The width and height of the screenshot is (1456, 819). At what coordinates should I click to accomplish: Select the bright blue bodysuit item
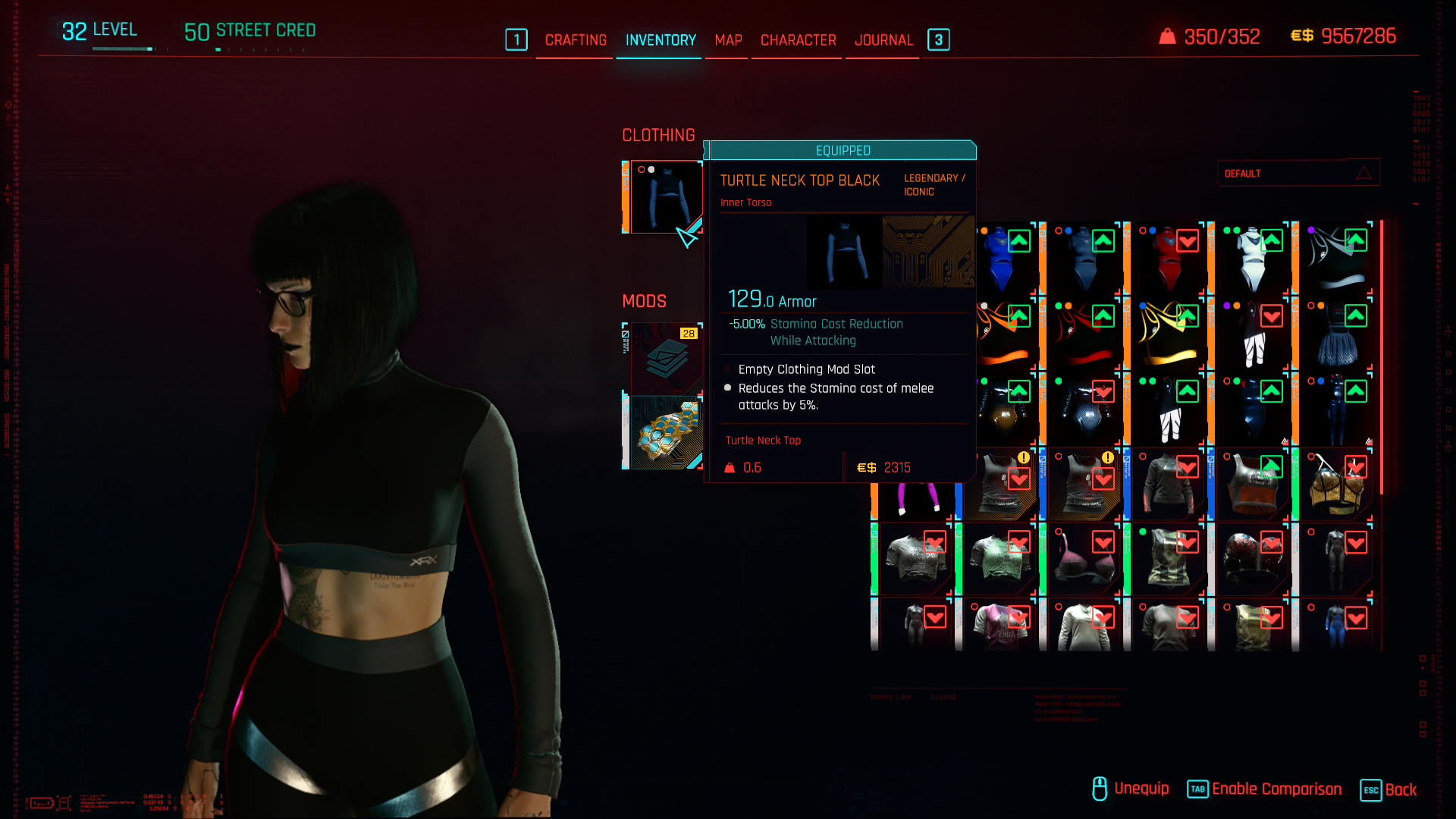[x=1003, y=259]
